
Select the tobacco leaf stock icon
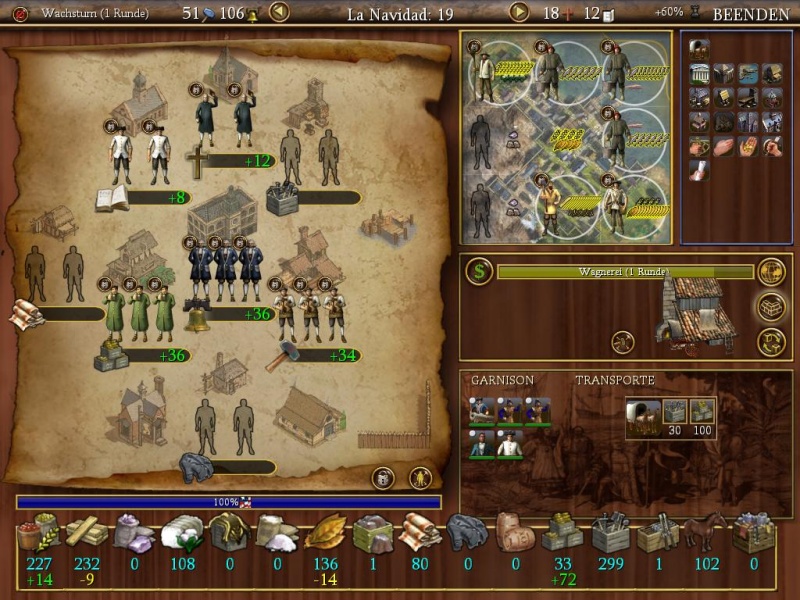[325, 533]
